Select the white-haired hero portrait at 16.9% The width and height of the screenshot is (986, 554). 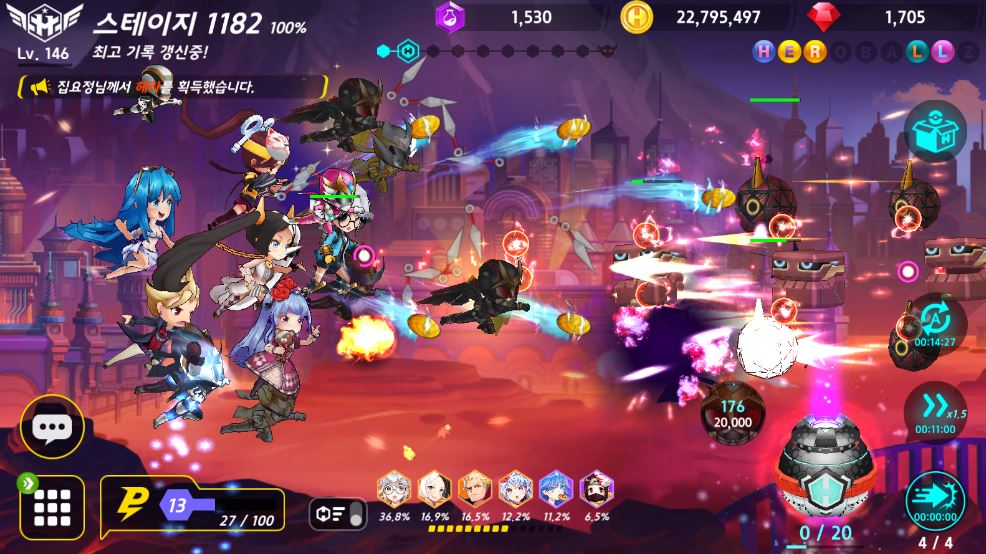(434, 490)
